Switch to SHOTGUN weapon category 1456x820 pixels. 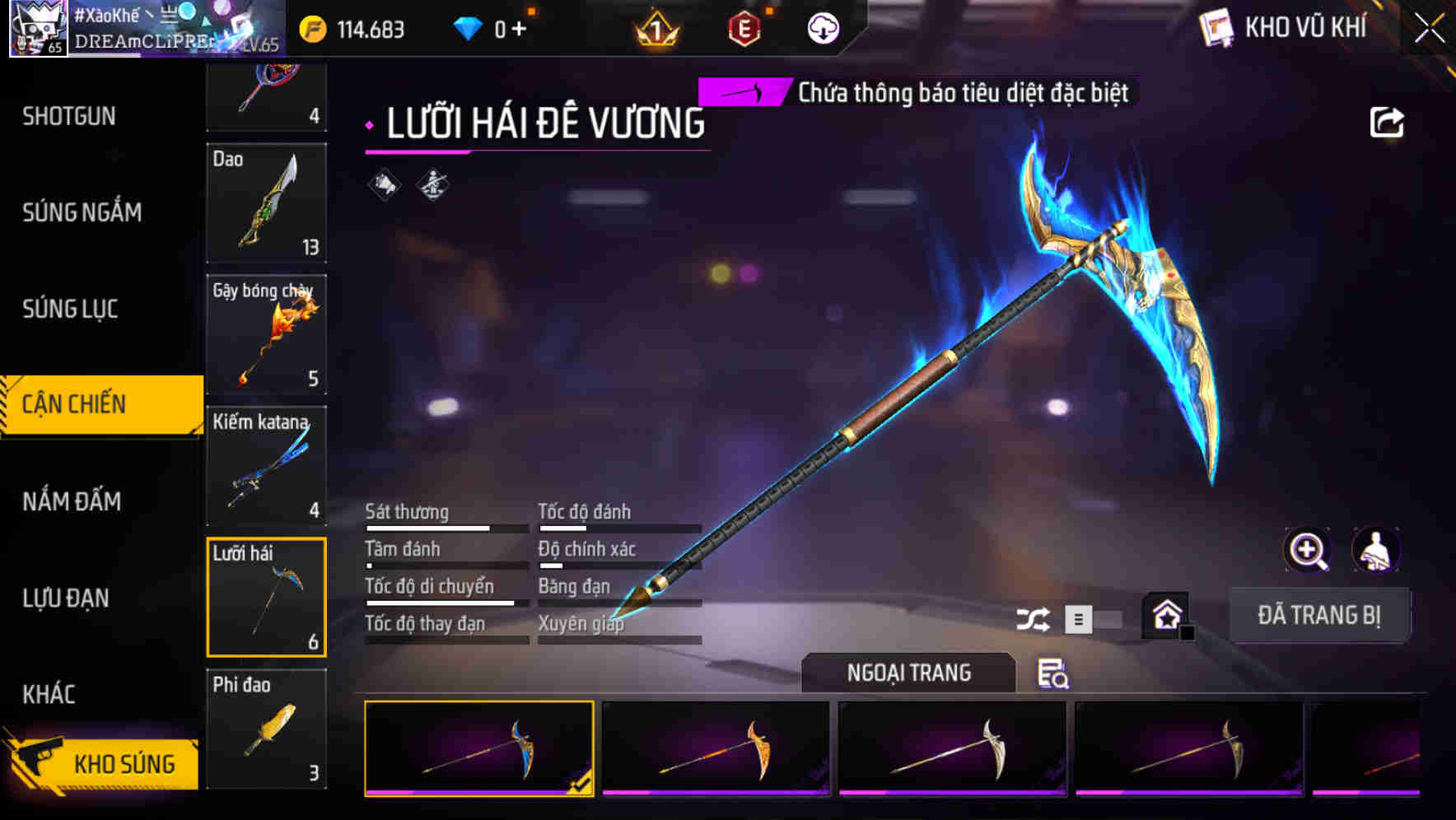coord(69,116)
